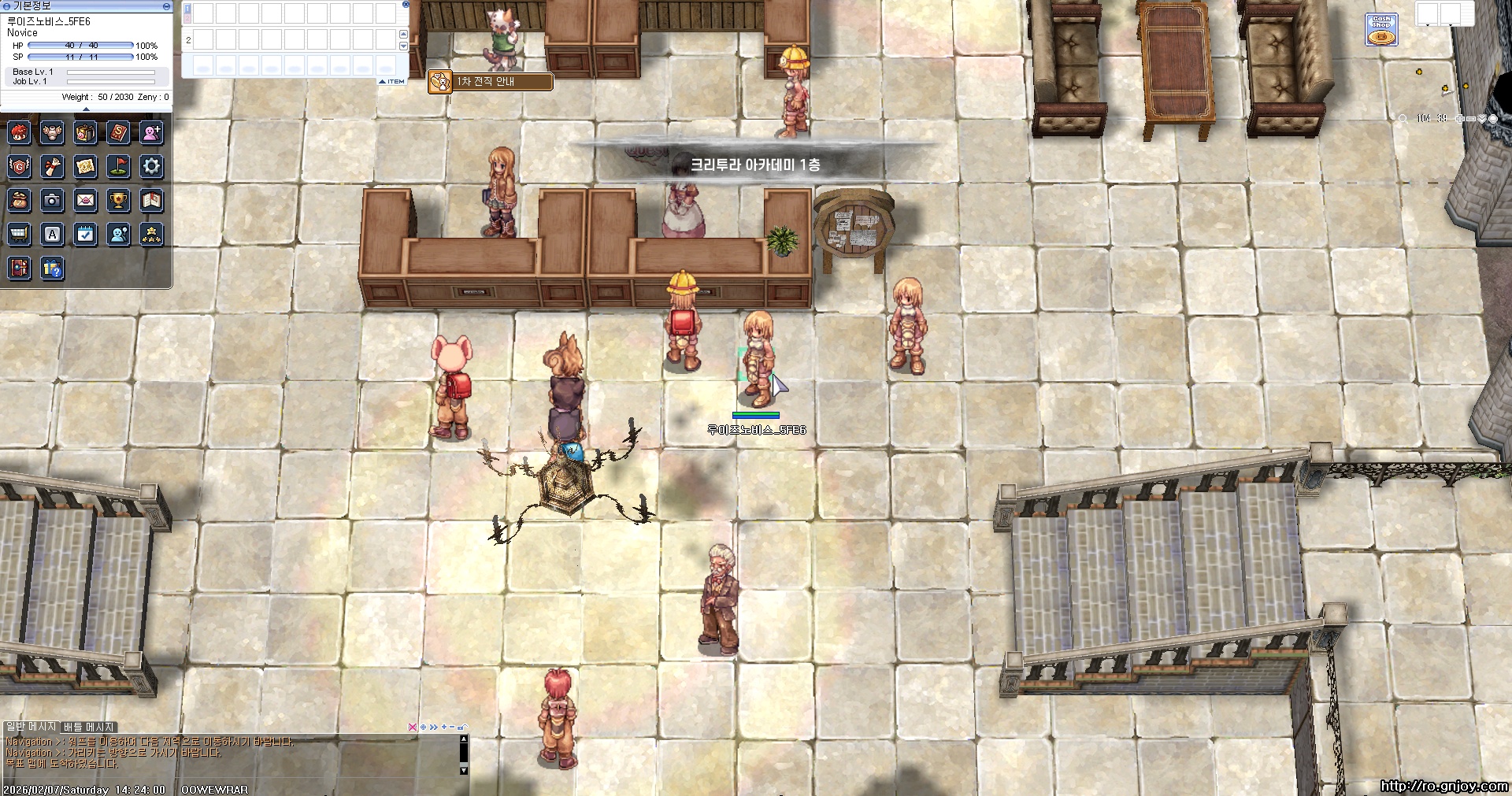
Task: Minimize the 기본정보 basic info window
Action: pyautogui.click(x=166, y=6)
